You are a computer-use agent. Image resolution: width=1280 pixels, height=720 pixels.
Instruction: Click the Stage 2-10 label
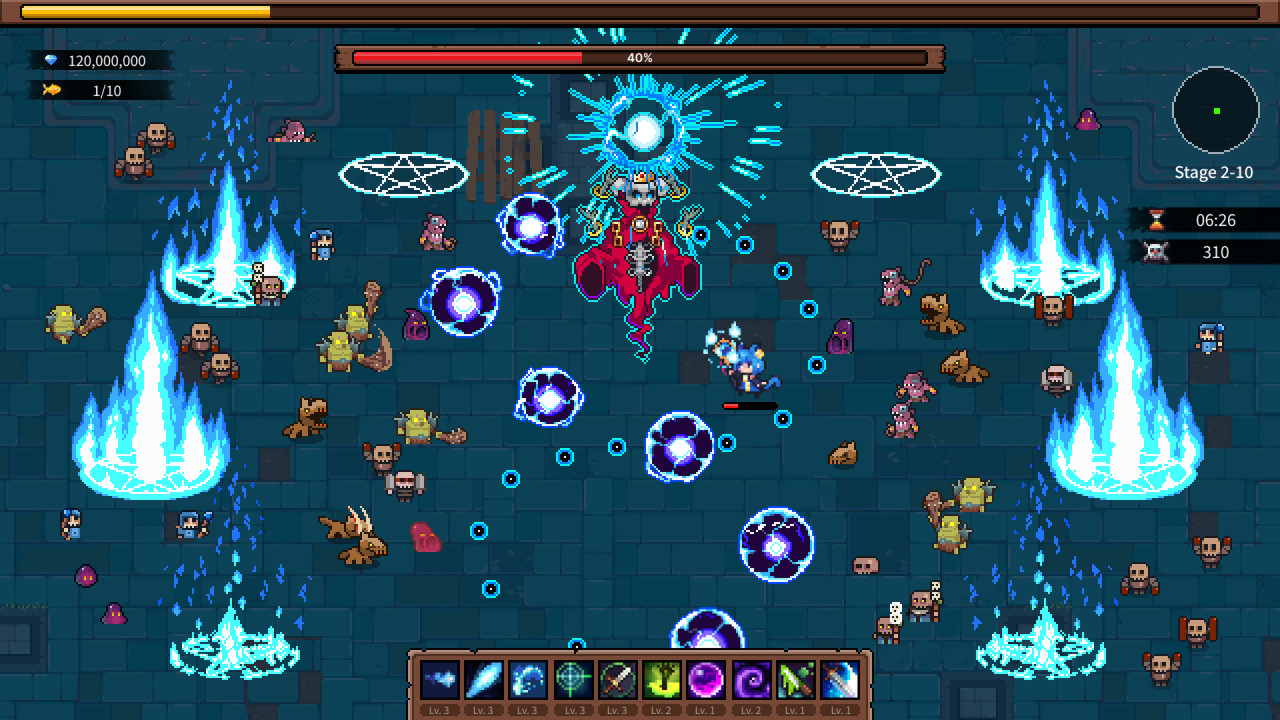point(1213,172)
